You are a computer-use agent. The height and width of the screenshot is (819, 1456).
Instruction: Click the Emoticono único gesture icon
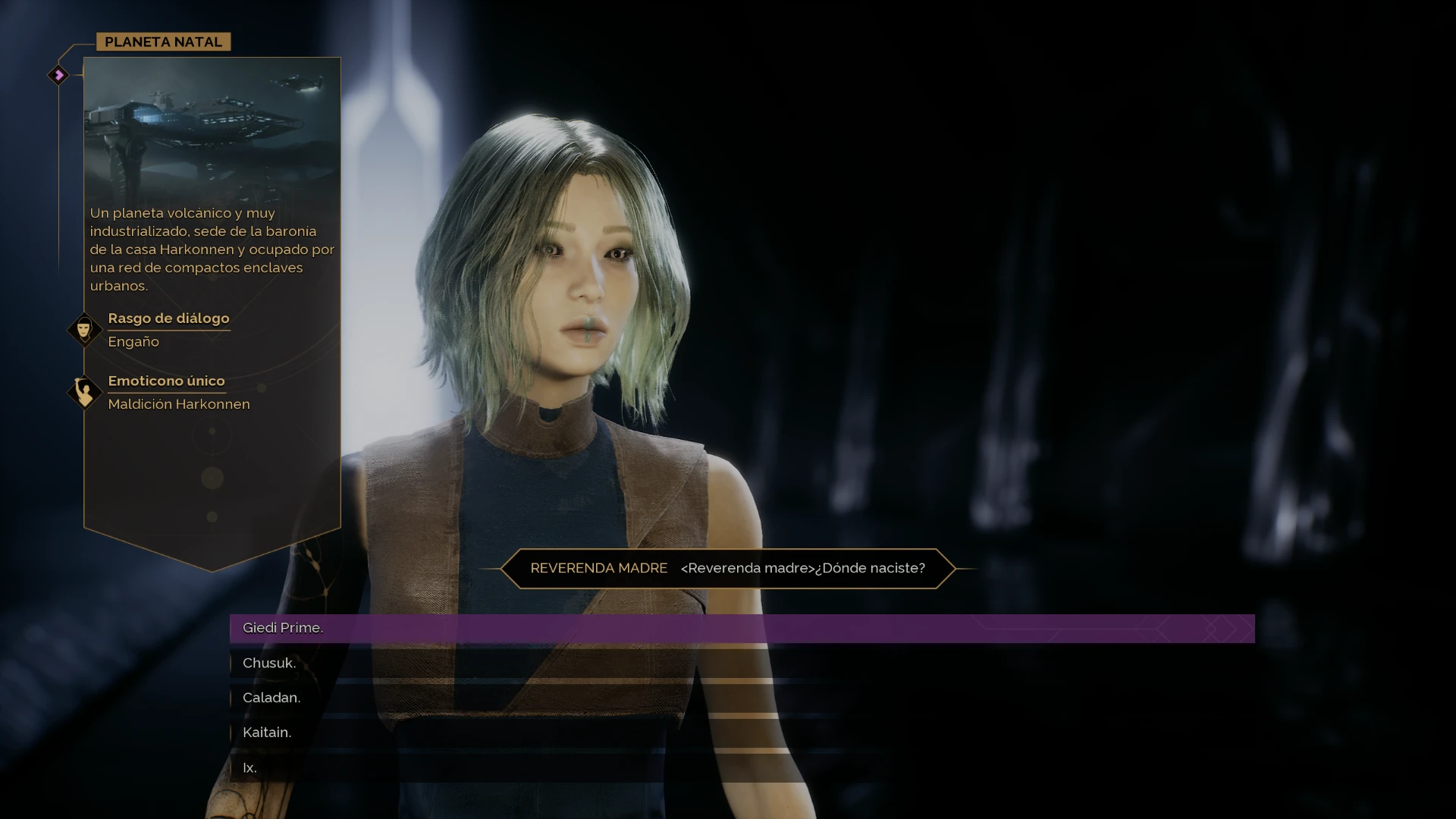click(x=84, y=393)
